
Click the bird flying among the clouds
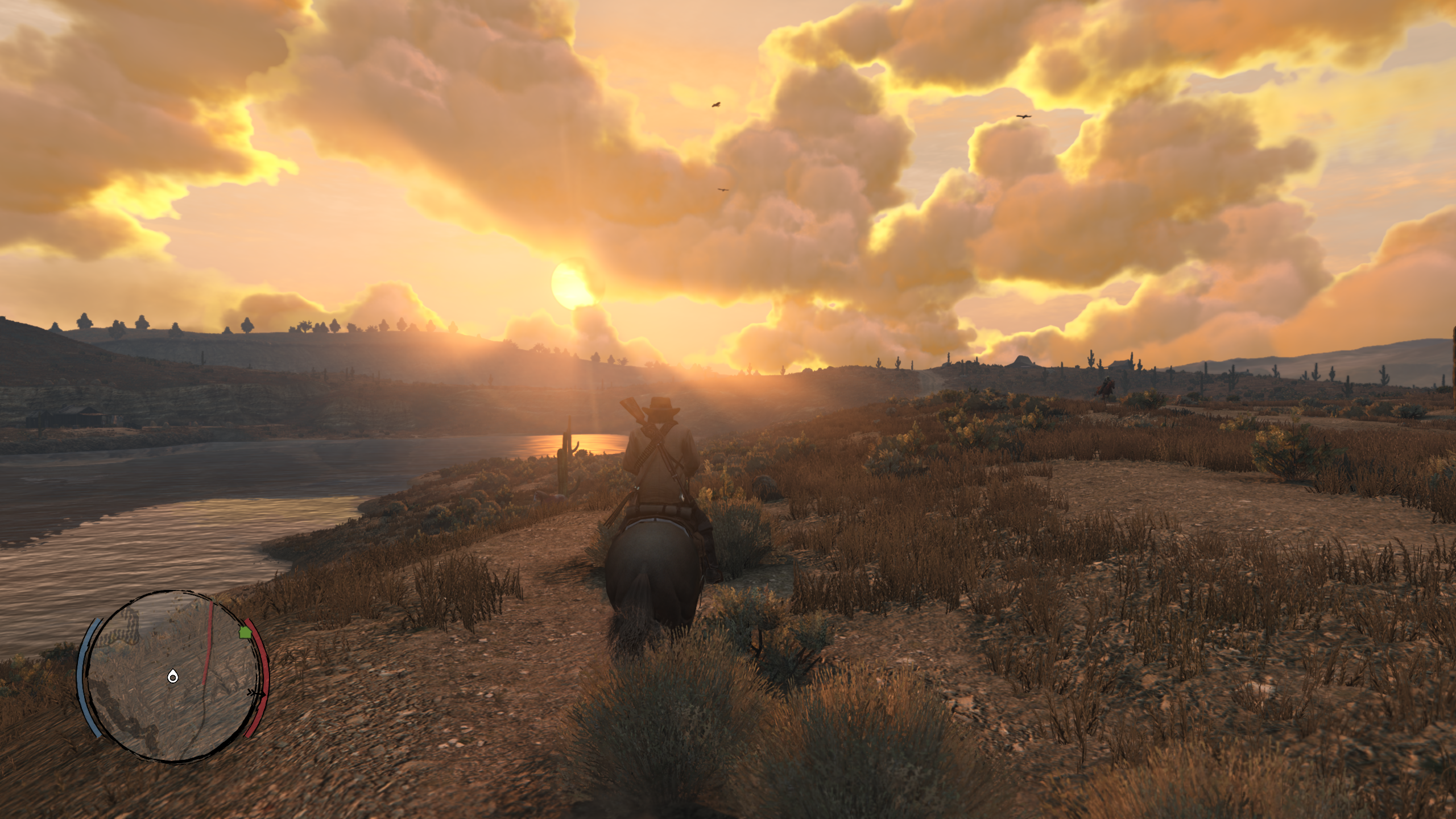(x=715, y=105)
